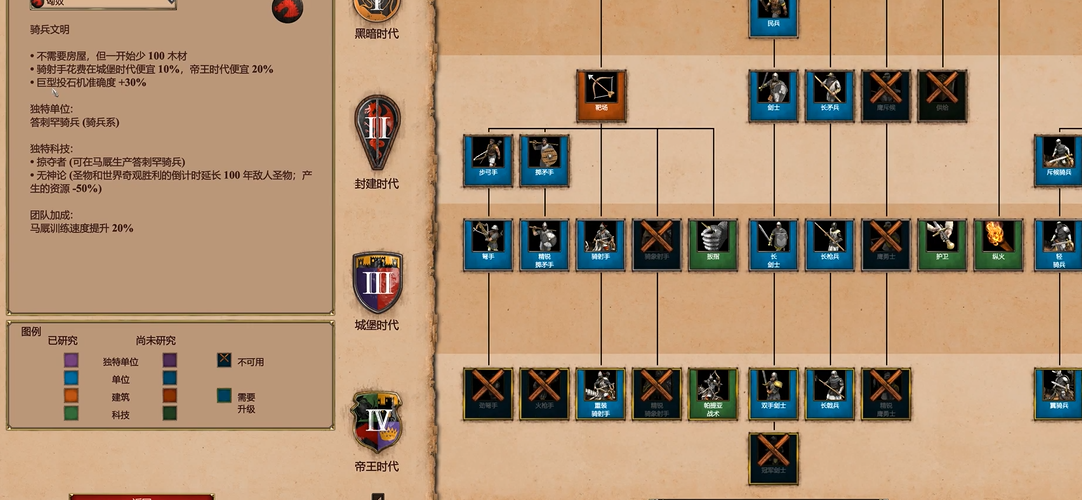Image resolution: width=1082 pixels, height=500 pixels.
Task: Click the 长枪兵 pikeman node
Action: pos(830,245)
